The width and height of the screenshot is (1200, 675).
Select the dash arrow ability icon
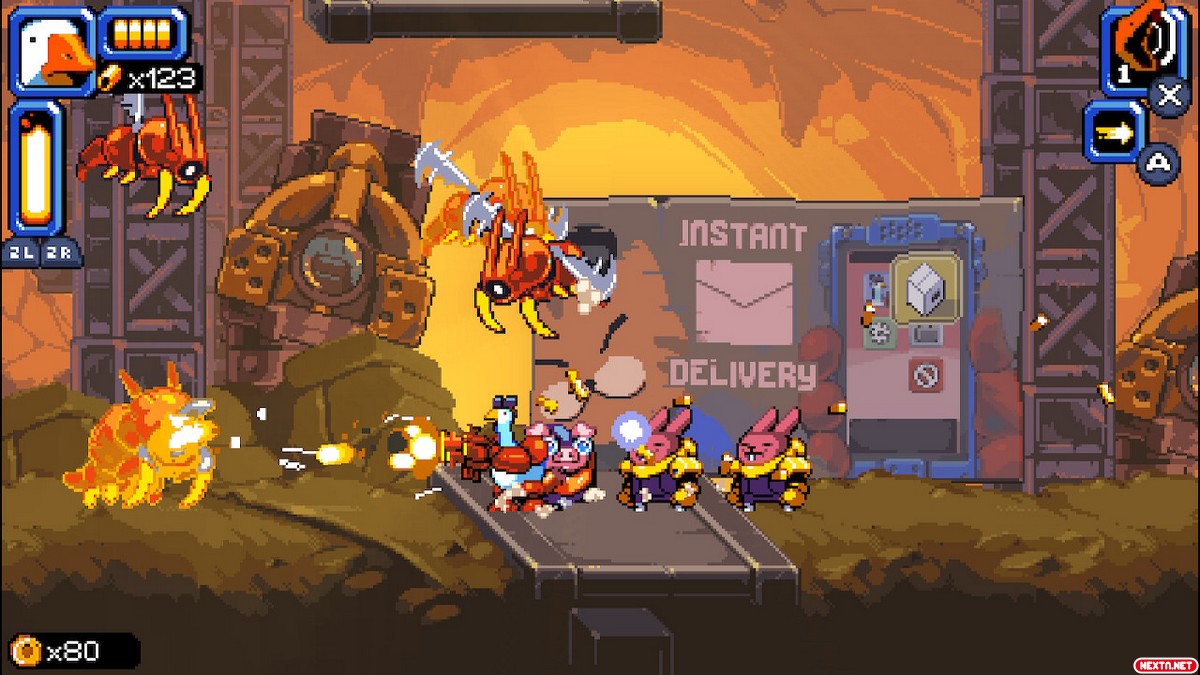point(1113,132)
